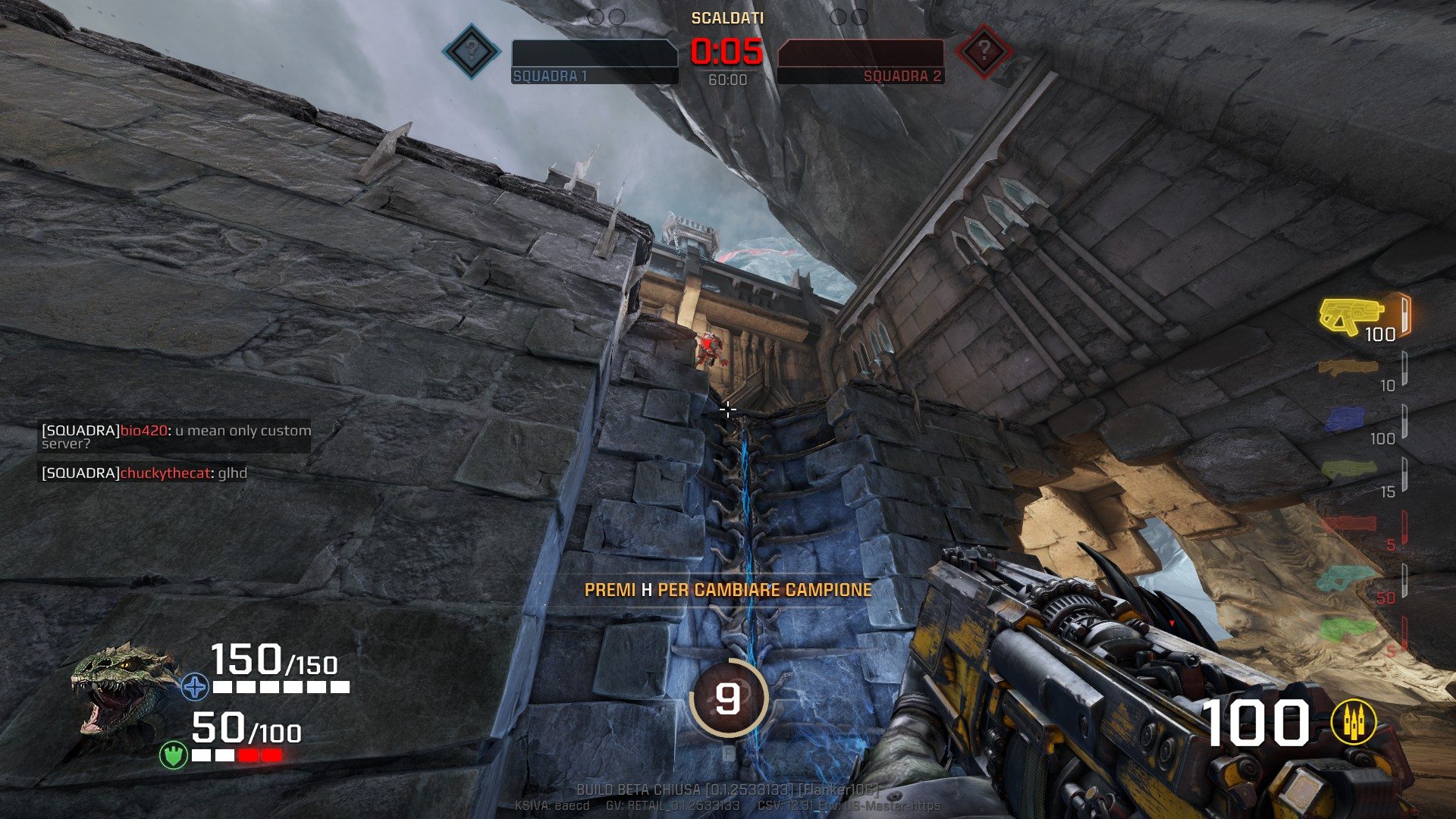Click the green armor icon
The width and height of the screenshot is (1456, 819).
coord(174,755)
